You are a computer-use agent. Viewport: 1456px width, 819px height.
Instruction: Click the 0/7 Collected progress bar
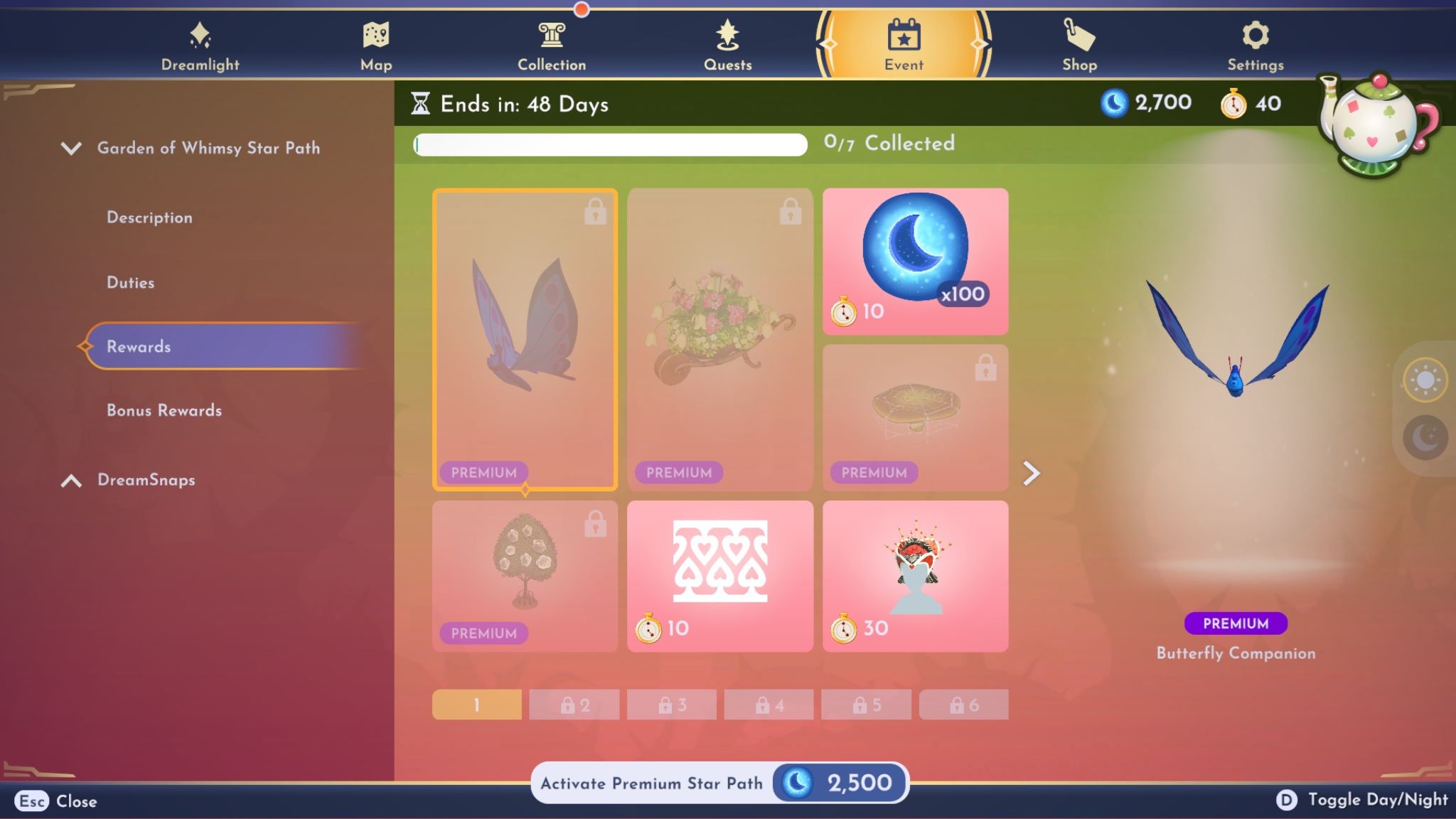coord(608,144)
